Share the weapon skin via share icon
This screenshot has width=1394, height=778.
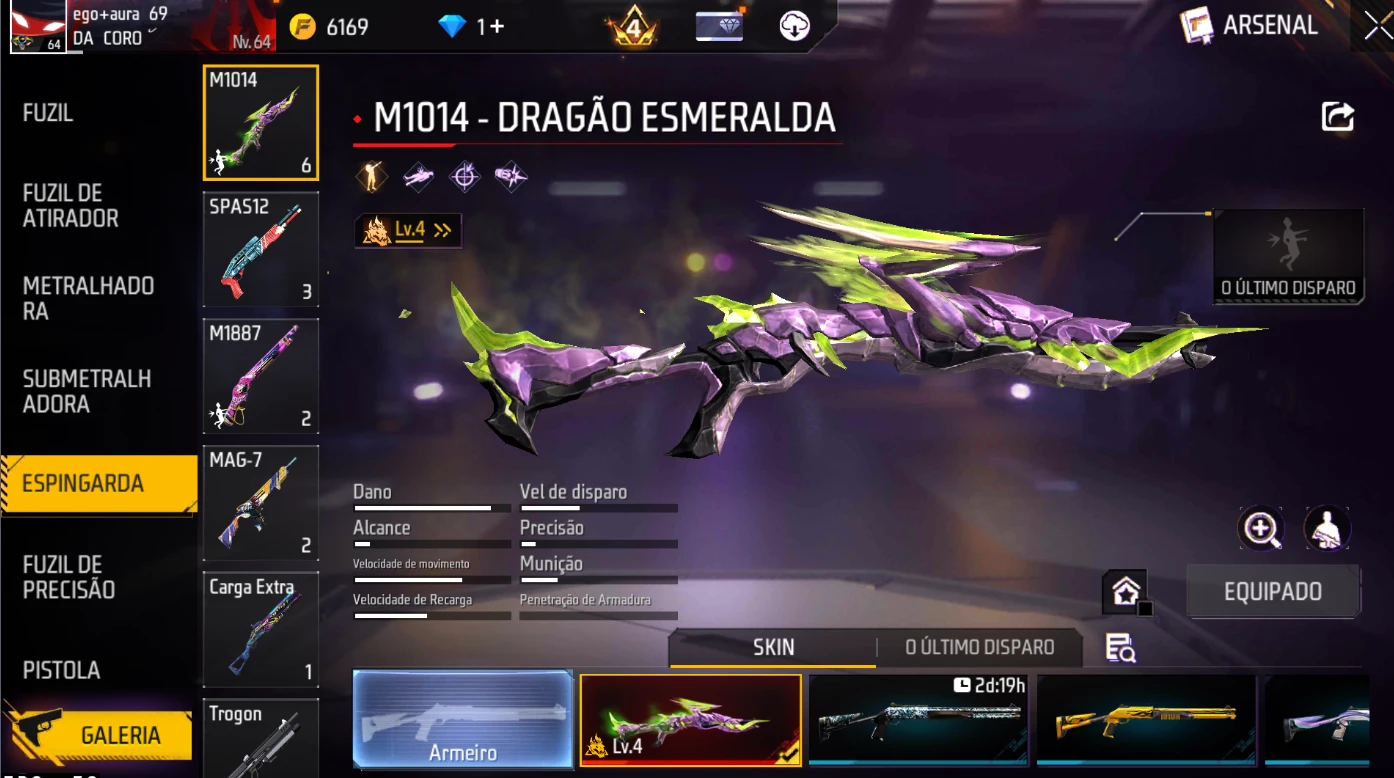coord(1337,117)
